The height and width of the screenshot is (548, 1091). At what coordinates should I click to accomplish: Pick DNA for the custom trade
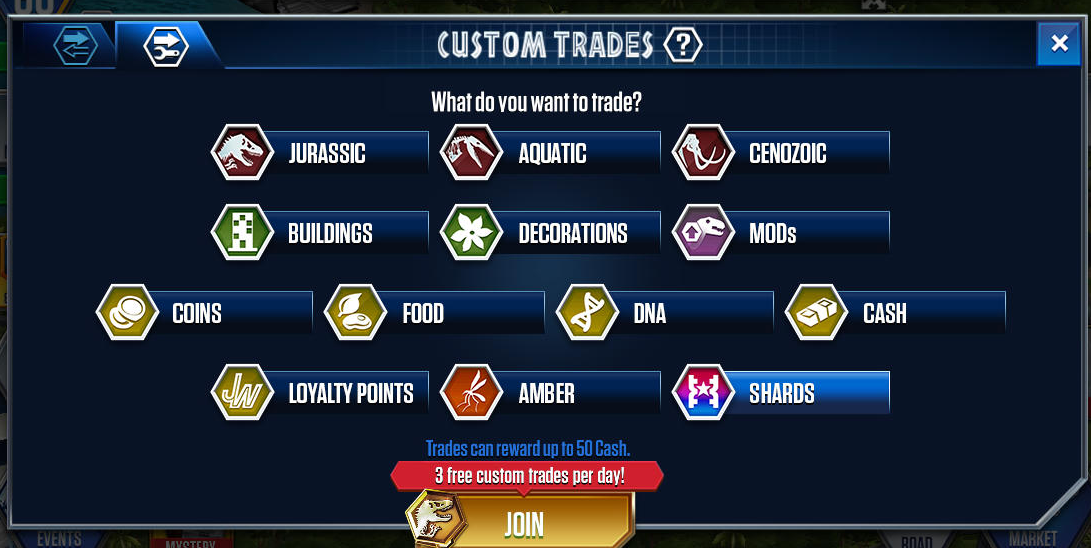(x=665, y=313)
